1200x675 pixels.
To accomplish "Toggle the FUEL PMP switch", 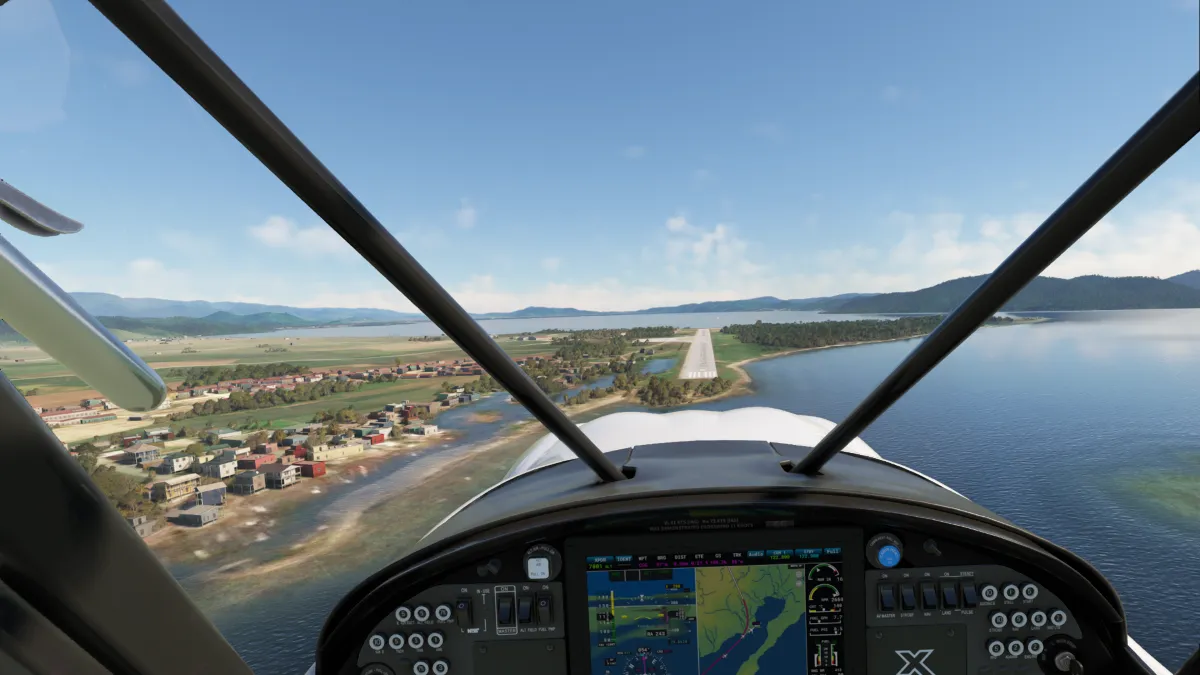I will point(545,607).
